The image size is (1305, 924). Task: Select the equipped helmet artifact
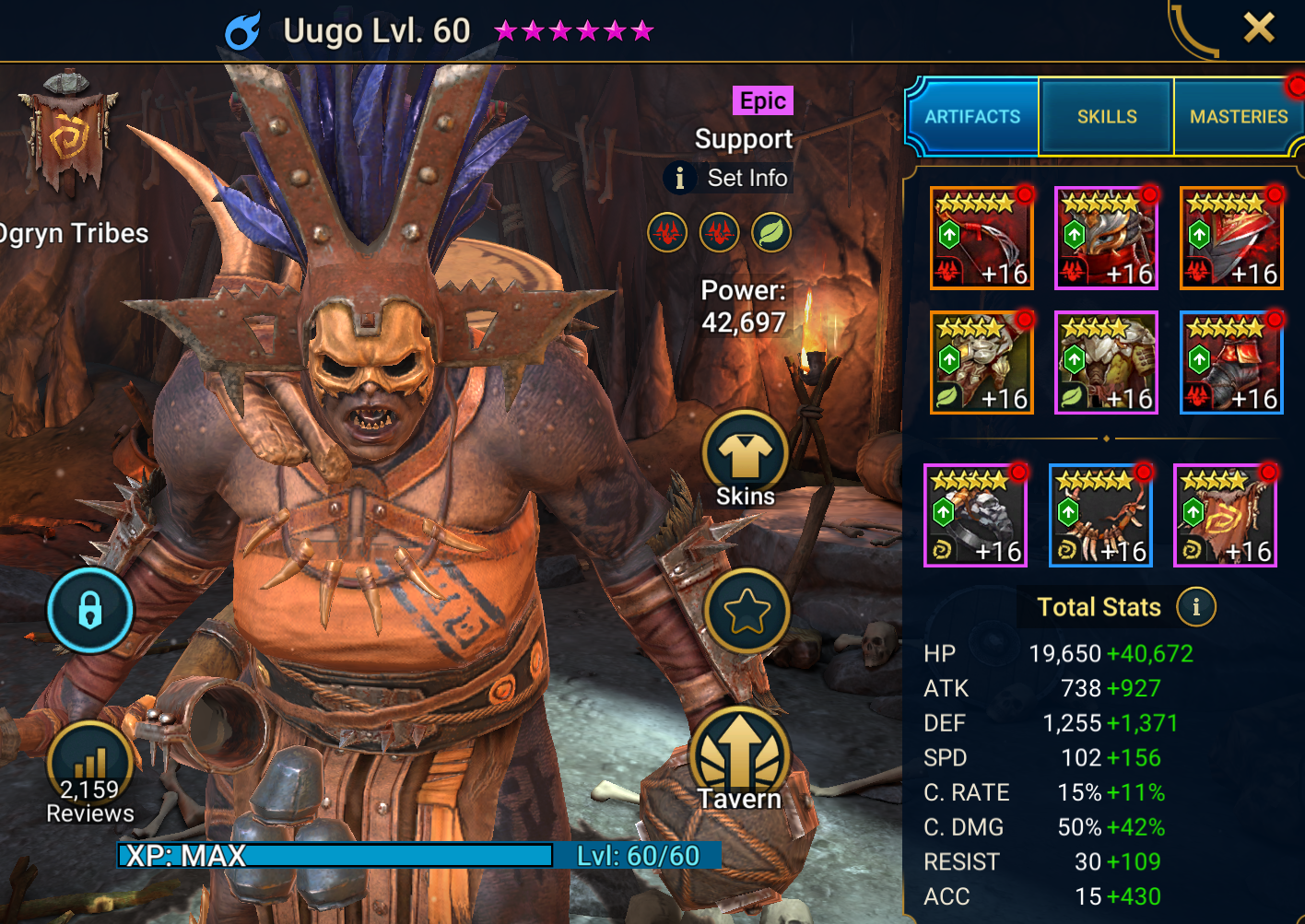(x=1106, y=238)
